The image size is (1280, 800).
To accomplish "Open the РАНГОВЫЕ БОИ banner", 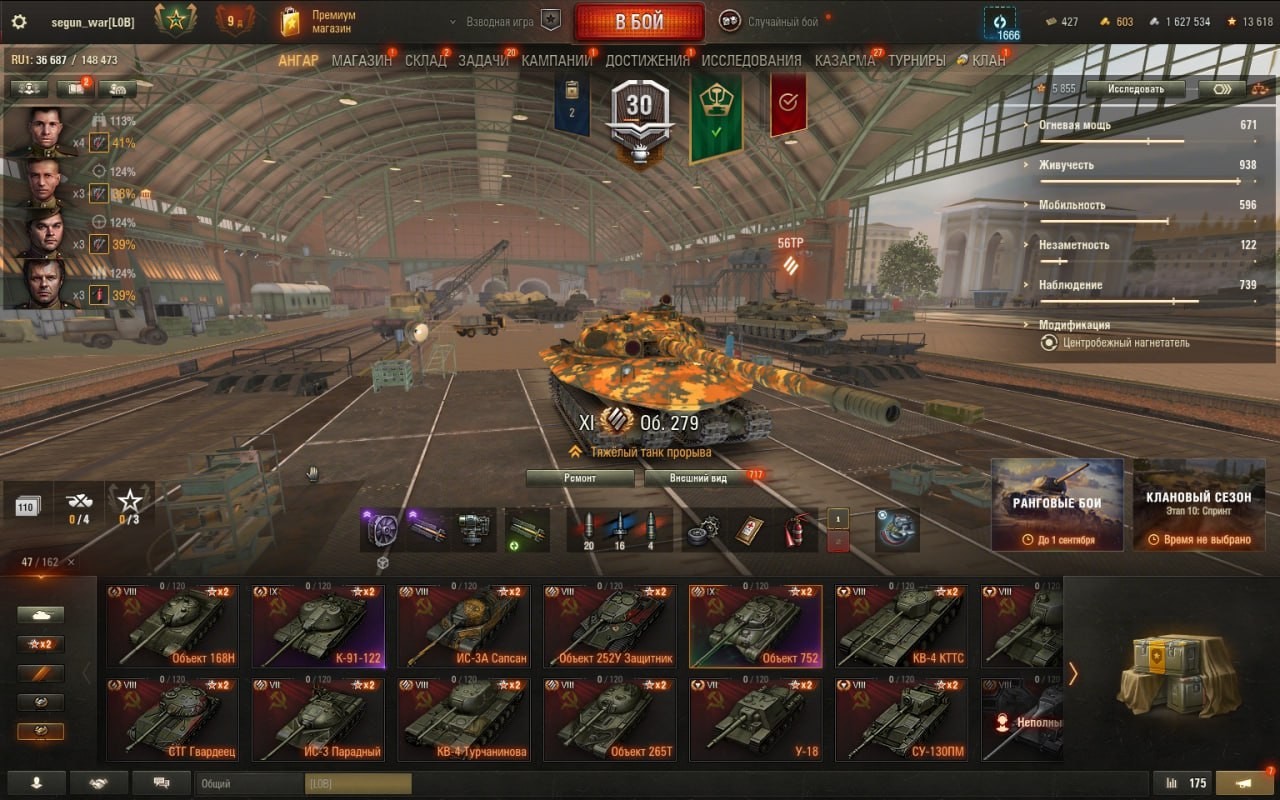I will point(1057,504).
